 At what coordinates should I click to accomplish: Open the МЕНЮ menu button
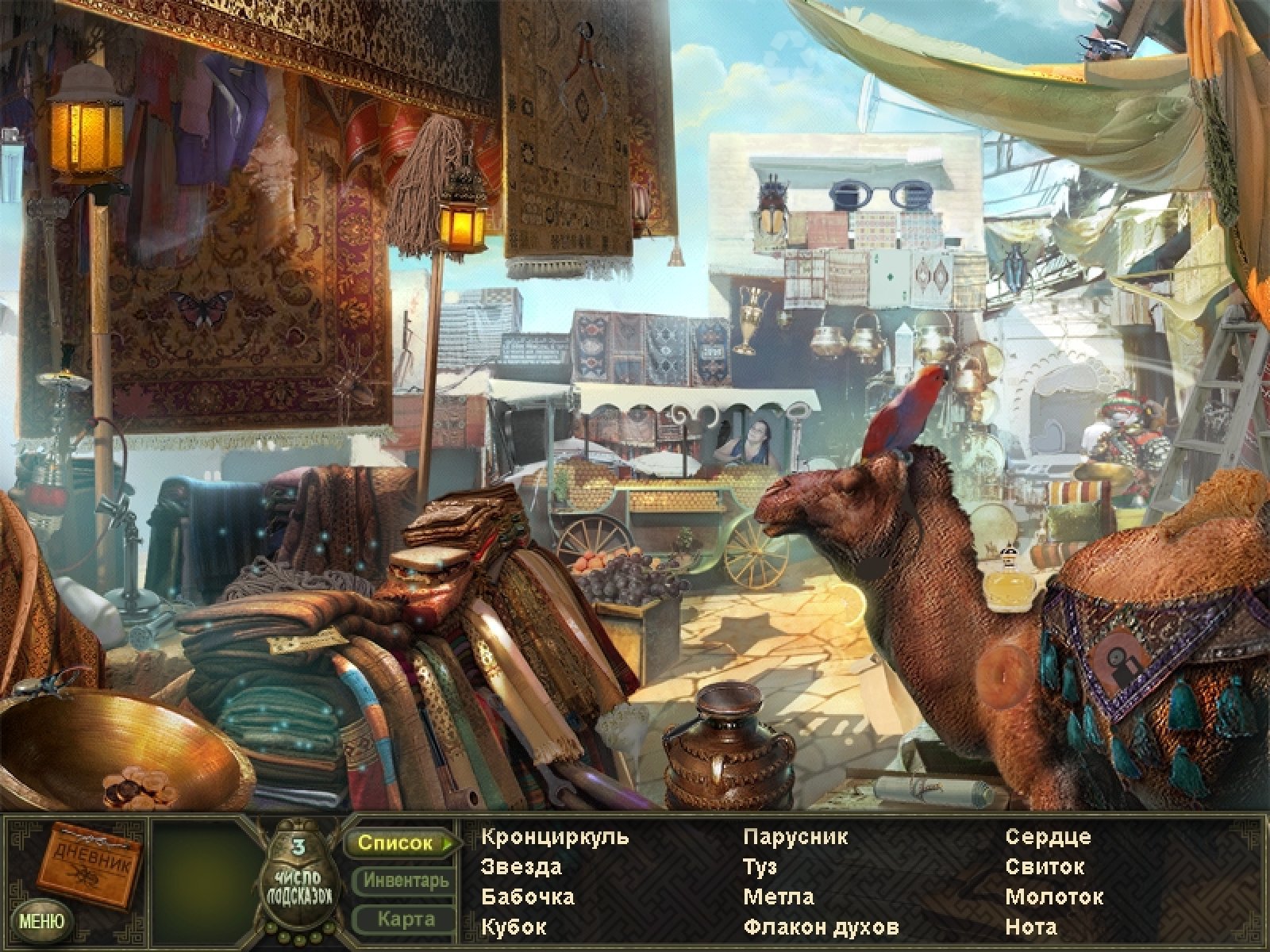coord(41,921)
